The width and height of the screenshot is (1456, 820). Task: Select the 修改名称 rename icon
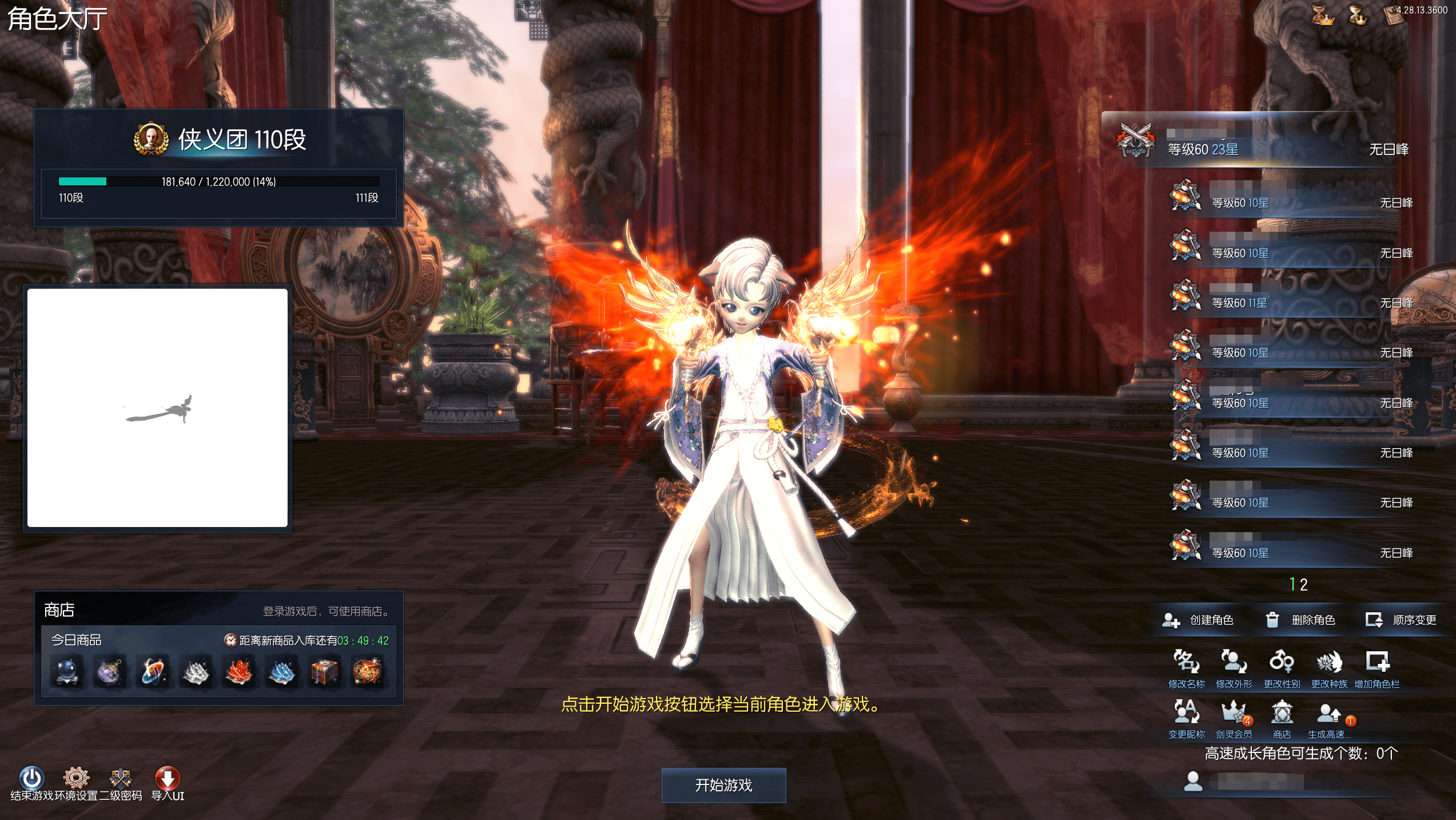[x=1186, y=663]
